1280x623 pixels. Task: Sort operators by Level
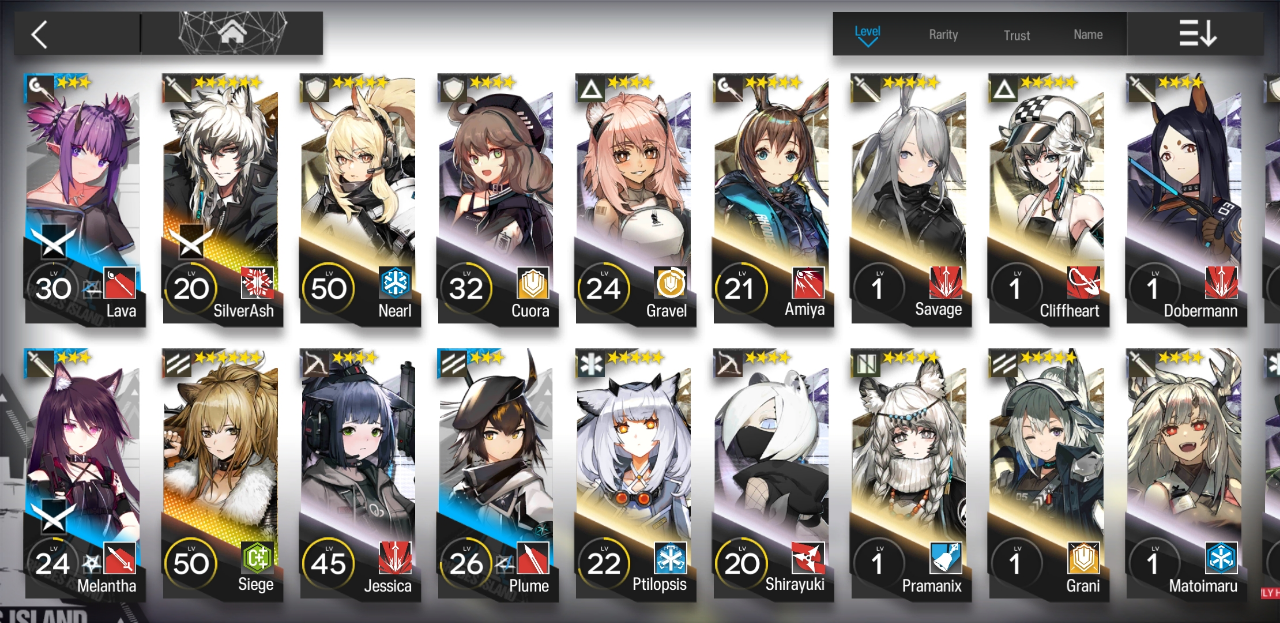click(867, 34)
